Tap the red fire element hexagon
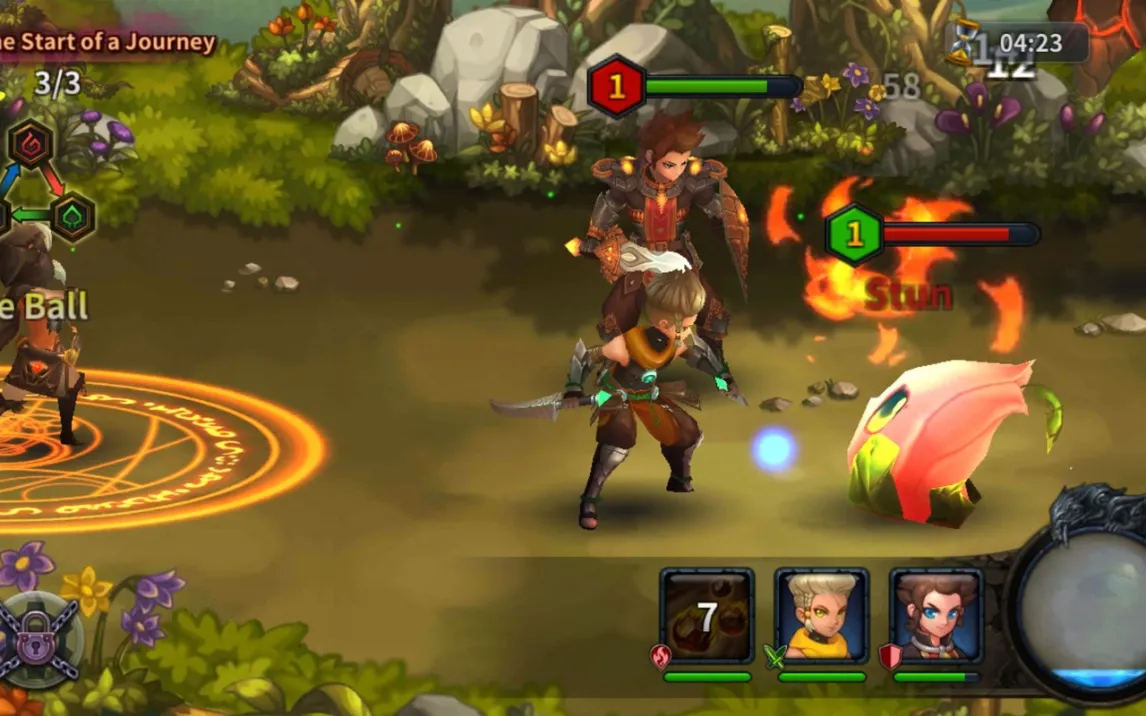Screen dimensions: 1146x716 [x=31, y=143]
